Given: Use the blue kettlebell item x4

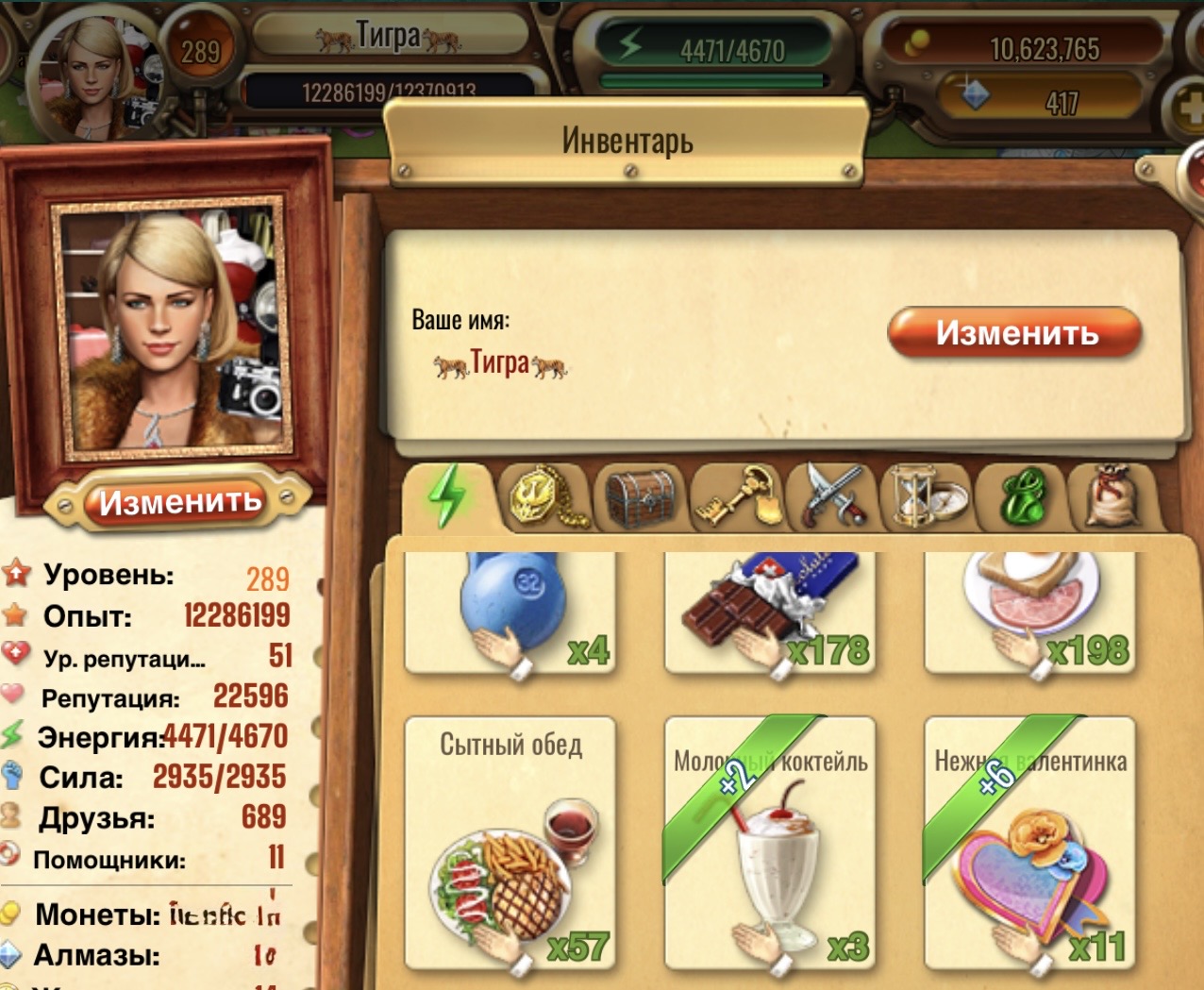Looking at the screenshot, I should (x=510, y=612).
